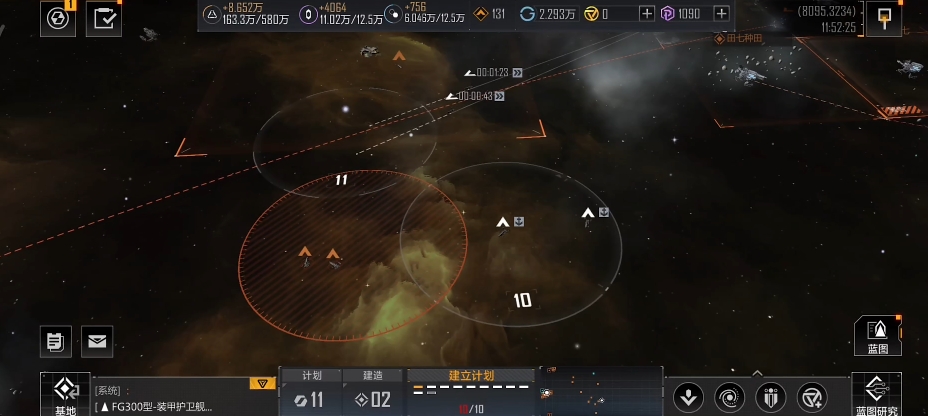The image size is (928, 416).
Task: Click the minimap radar thumbnail
Action: [x=600, y=392]
